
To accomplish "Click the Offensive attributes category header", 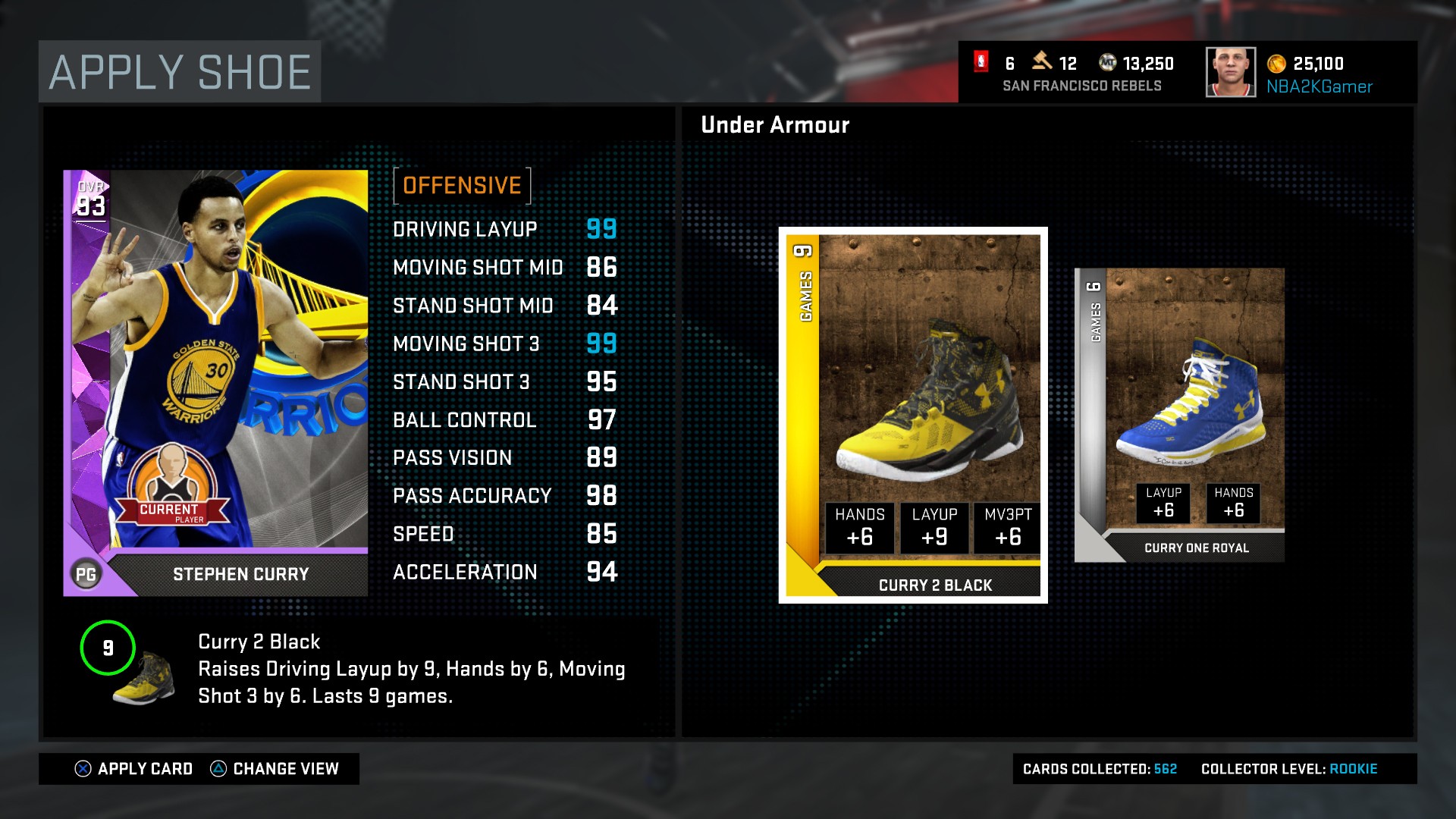I will click(462, 186).
